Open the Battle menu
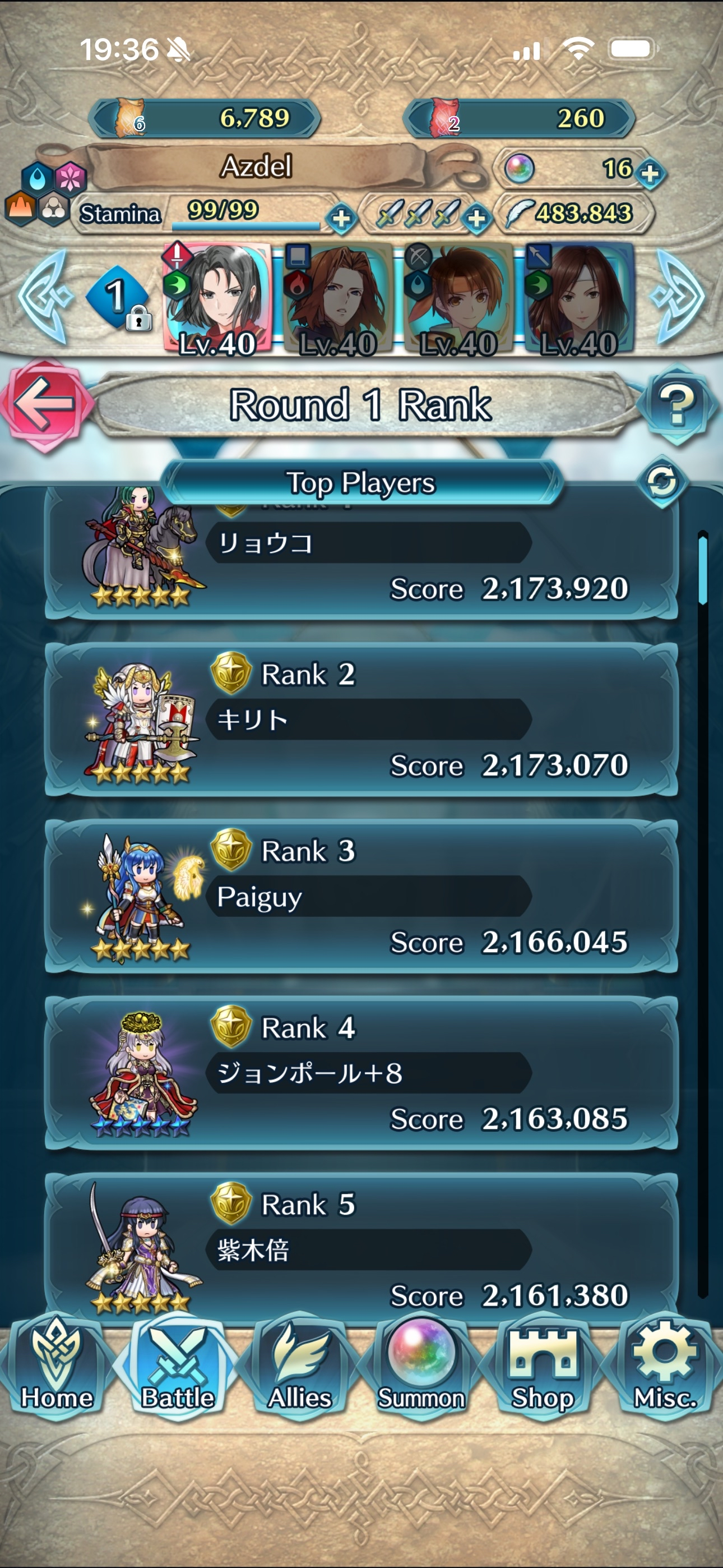Screen dimensions: 723x1568 [x=178, y=1366]
